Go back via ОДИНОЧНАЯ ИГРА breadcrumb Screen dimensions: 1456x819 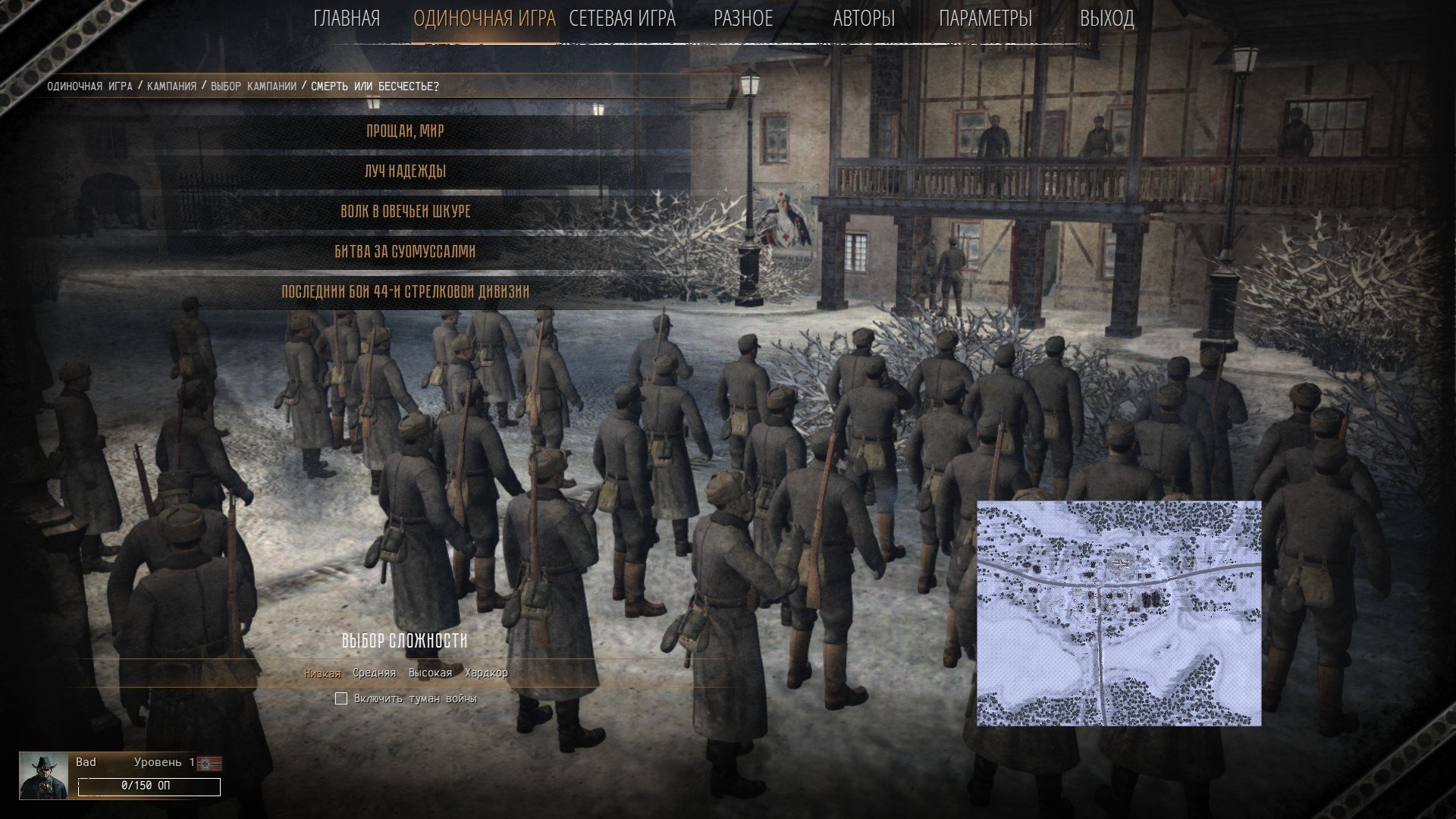pos(89,86)
